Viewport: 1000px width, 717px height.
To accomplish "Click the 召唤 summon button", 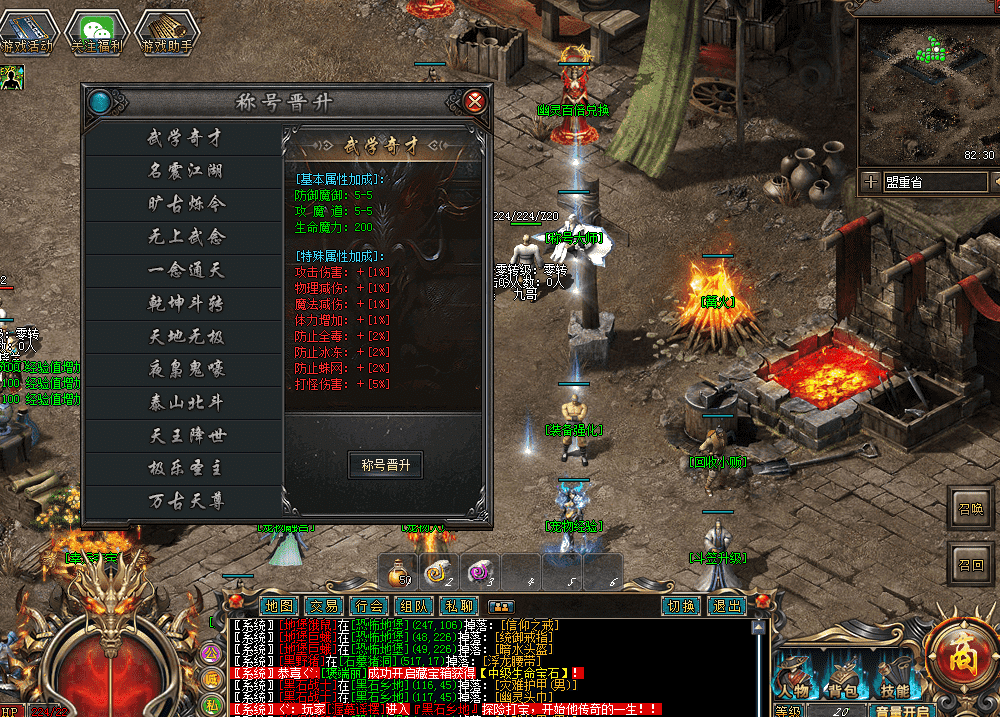I will (x=970, y=507).
